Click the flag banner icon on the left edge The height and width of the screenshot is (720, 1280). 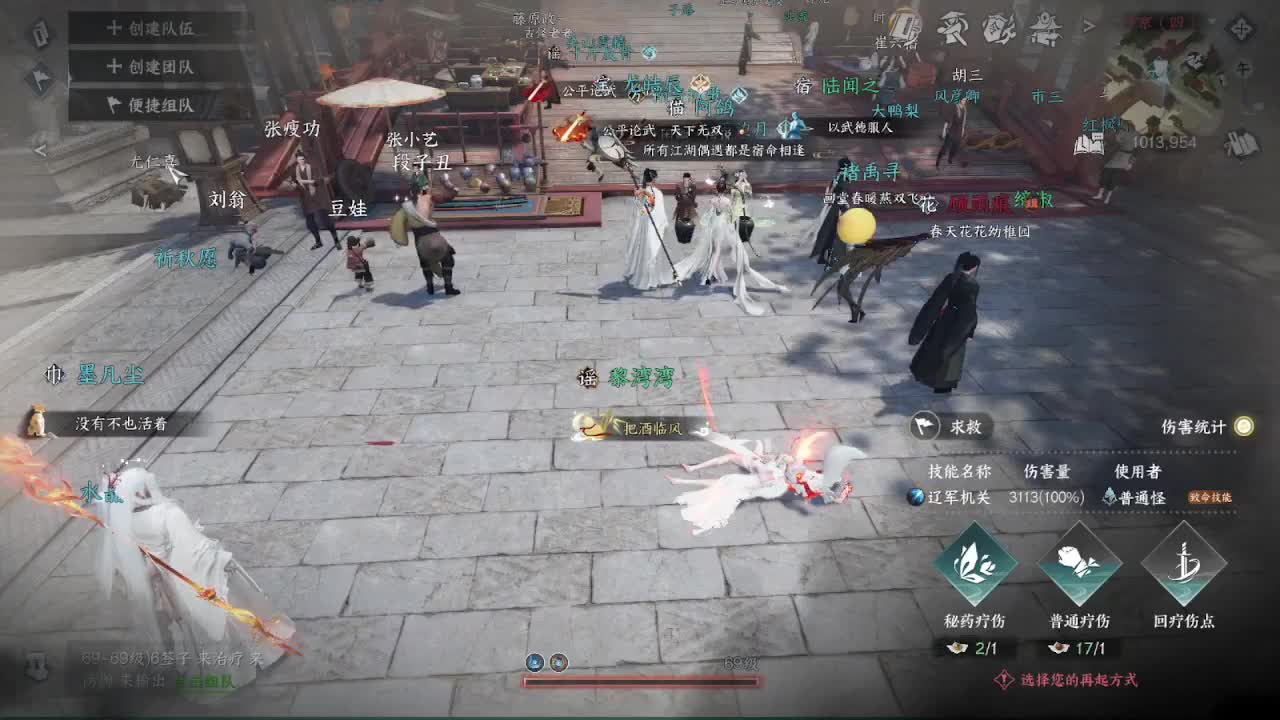40,78
